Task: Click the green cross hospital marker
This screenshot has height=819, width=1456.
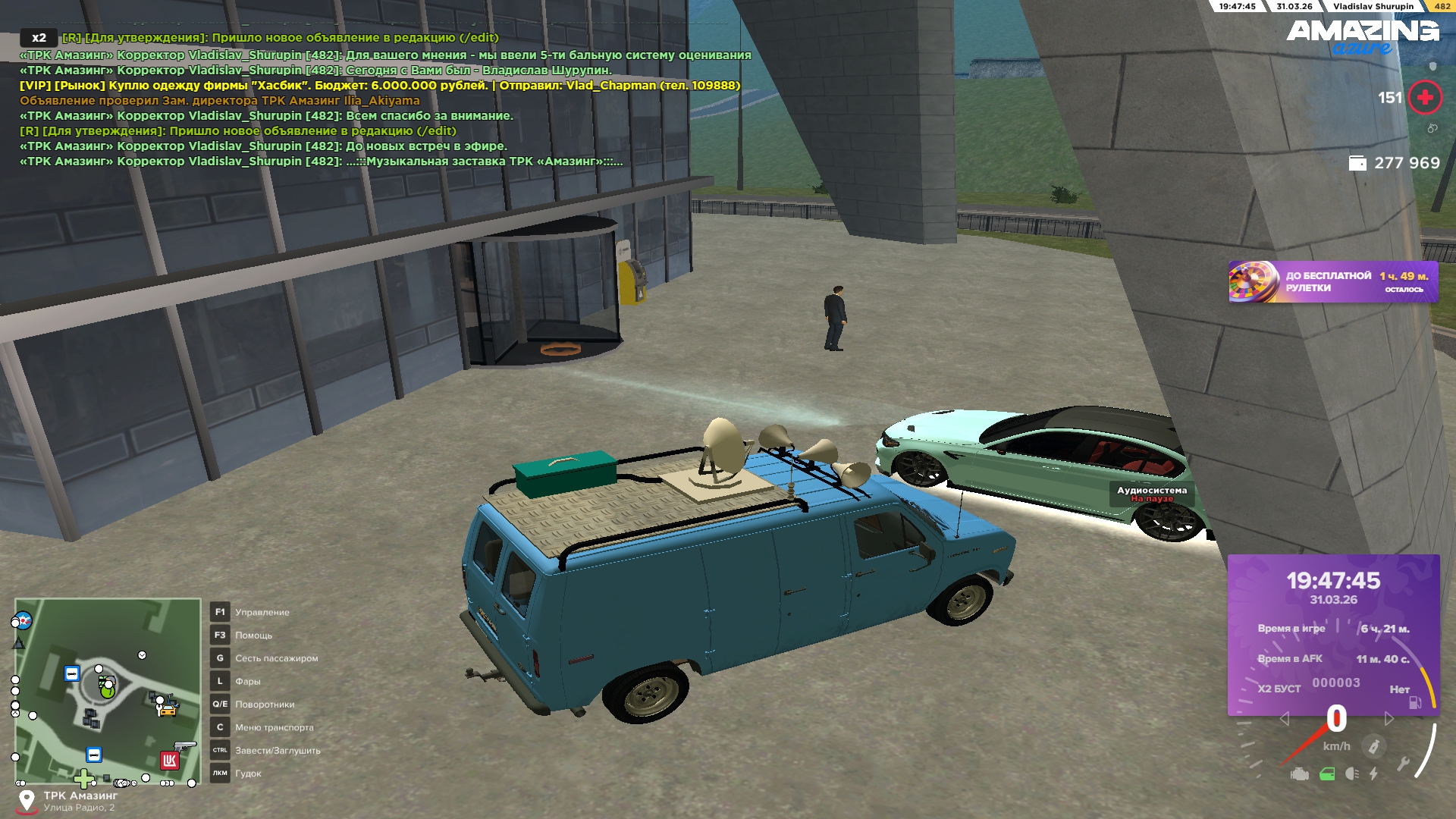Action: click(83, 779)
